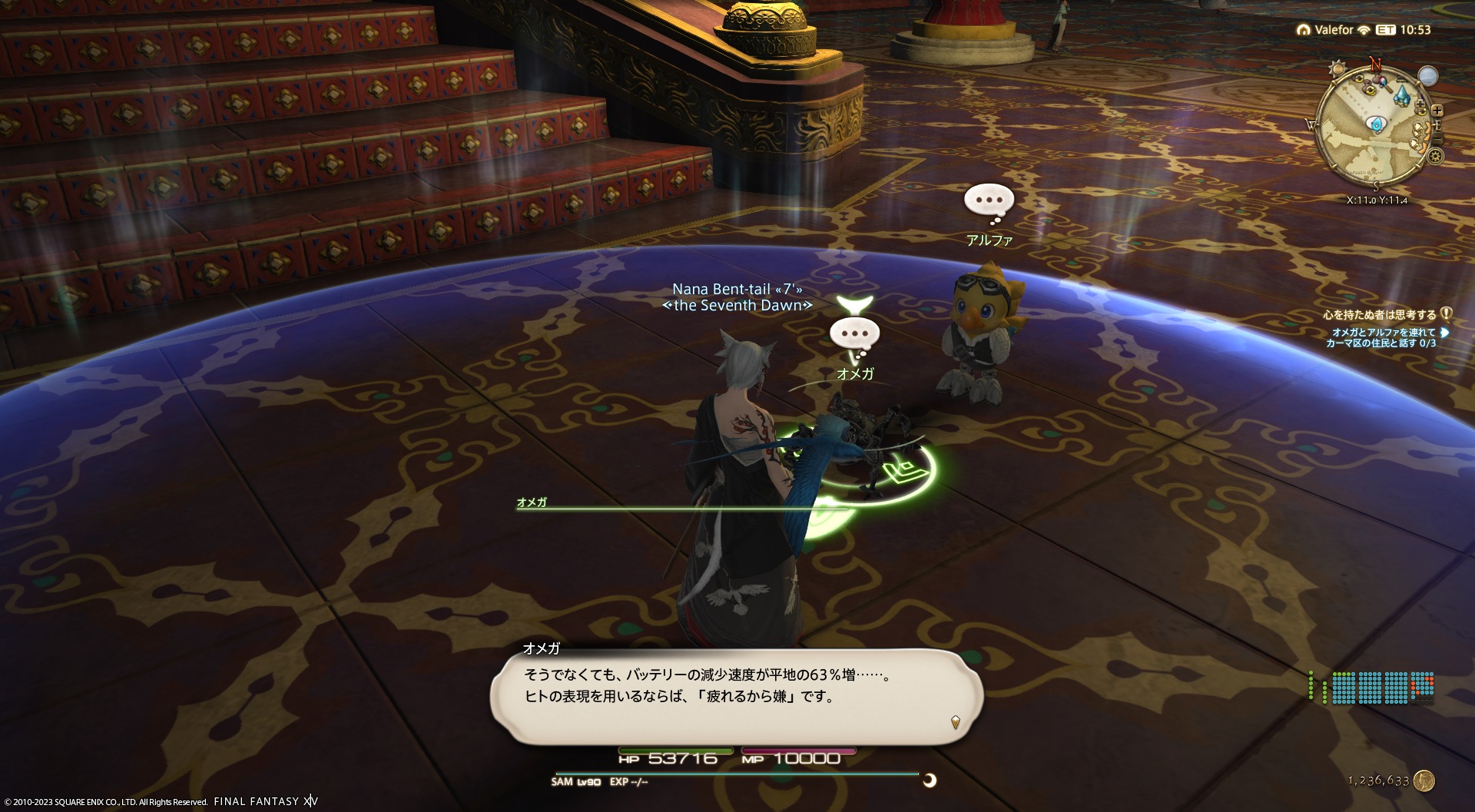
Task: Zoom in the minimap with plus button
Action: tap(1437, 111)
